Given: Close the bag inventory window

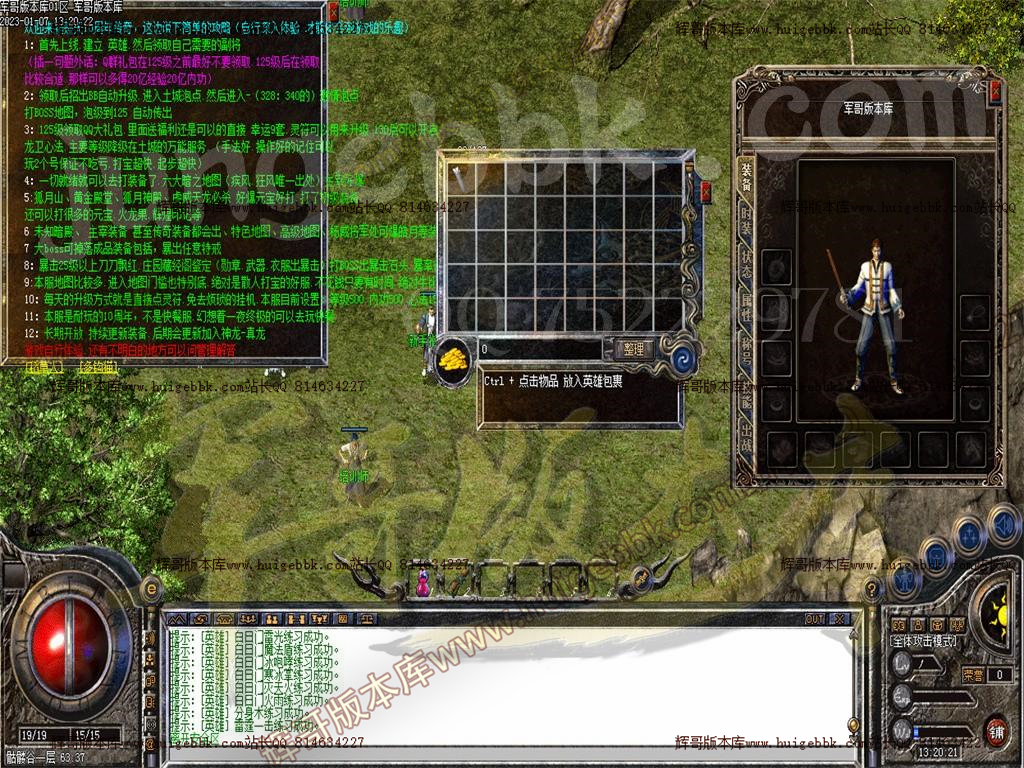Looking at the screenshot, I should click(706, 193).
